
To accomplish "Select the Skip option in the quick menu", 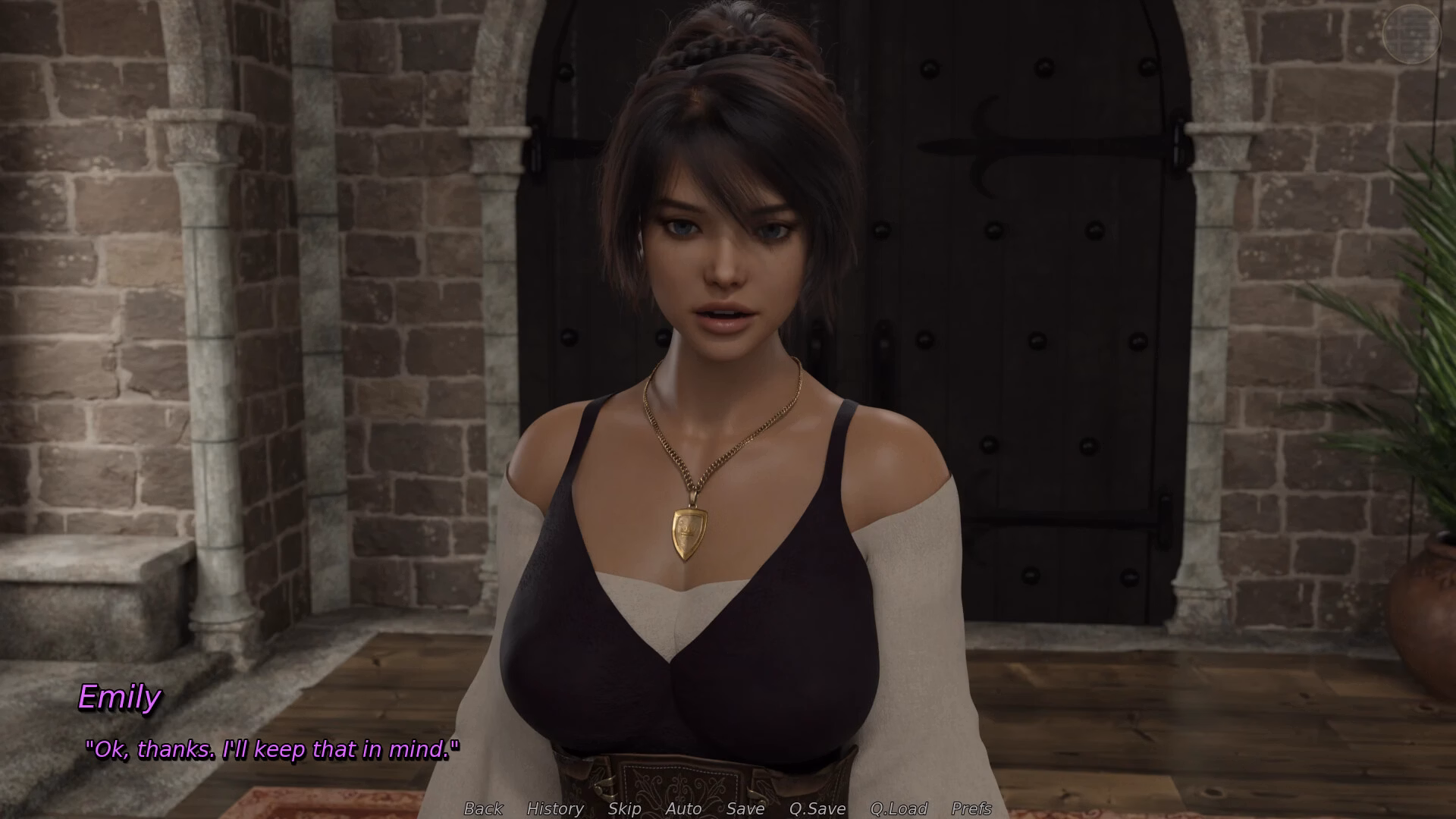I will [x=623, y=808].
